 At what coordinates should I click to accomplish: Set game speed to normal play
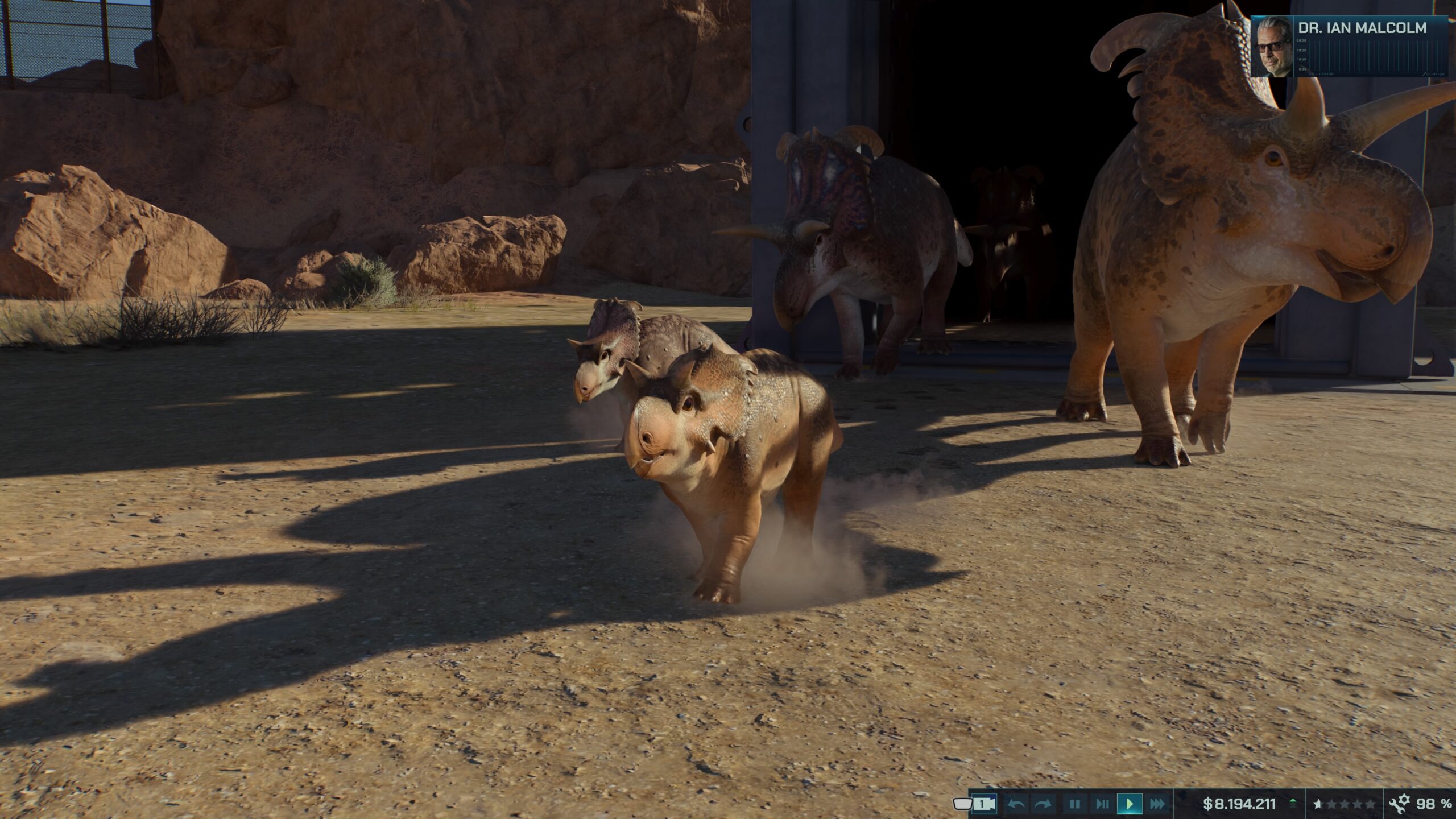(1130, 804)
